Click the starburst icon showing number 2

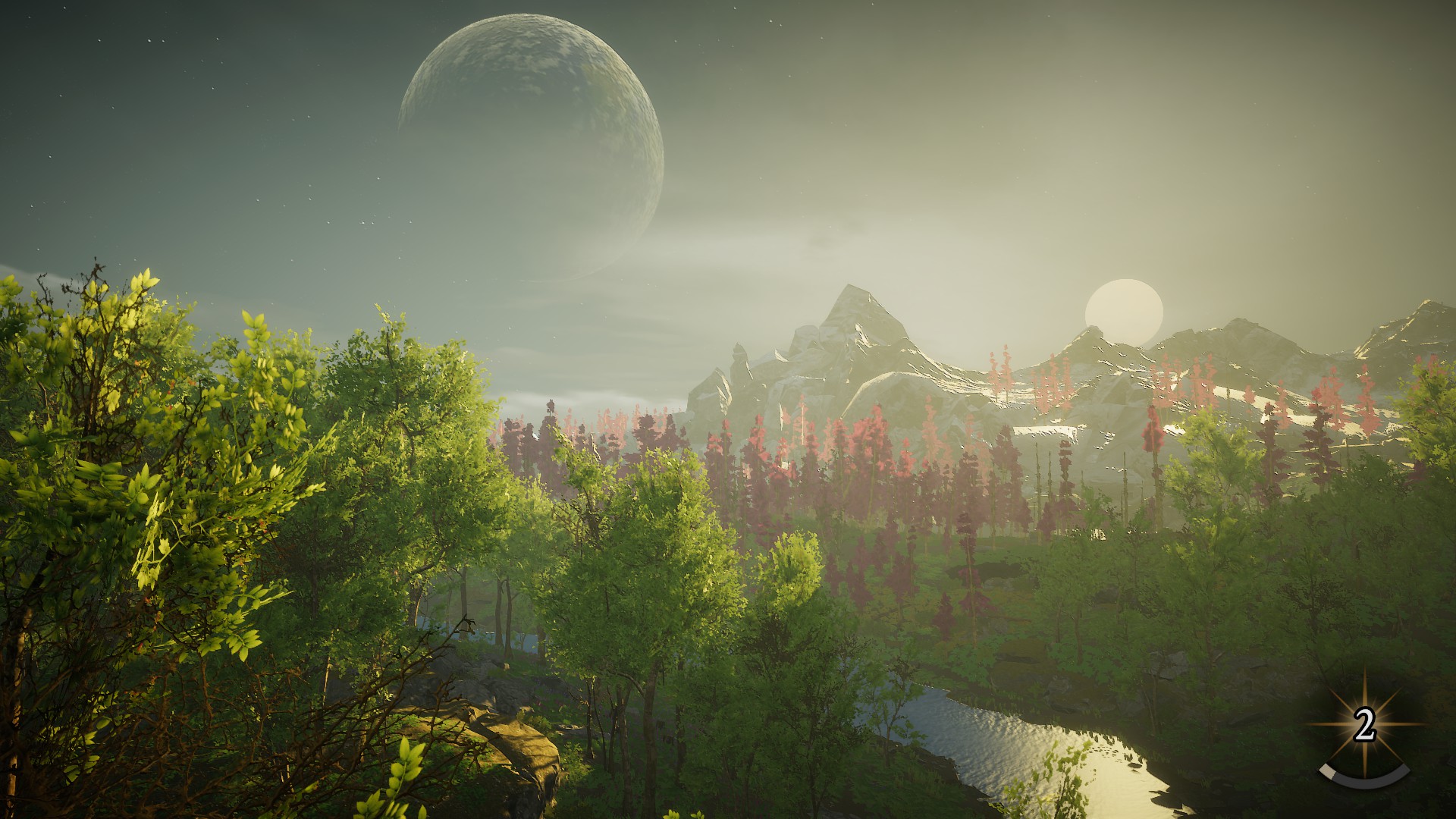click(x=1364, y=726)
